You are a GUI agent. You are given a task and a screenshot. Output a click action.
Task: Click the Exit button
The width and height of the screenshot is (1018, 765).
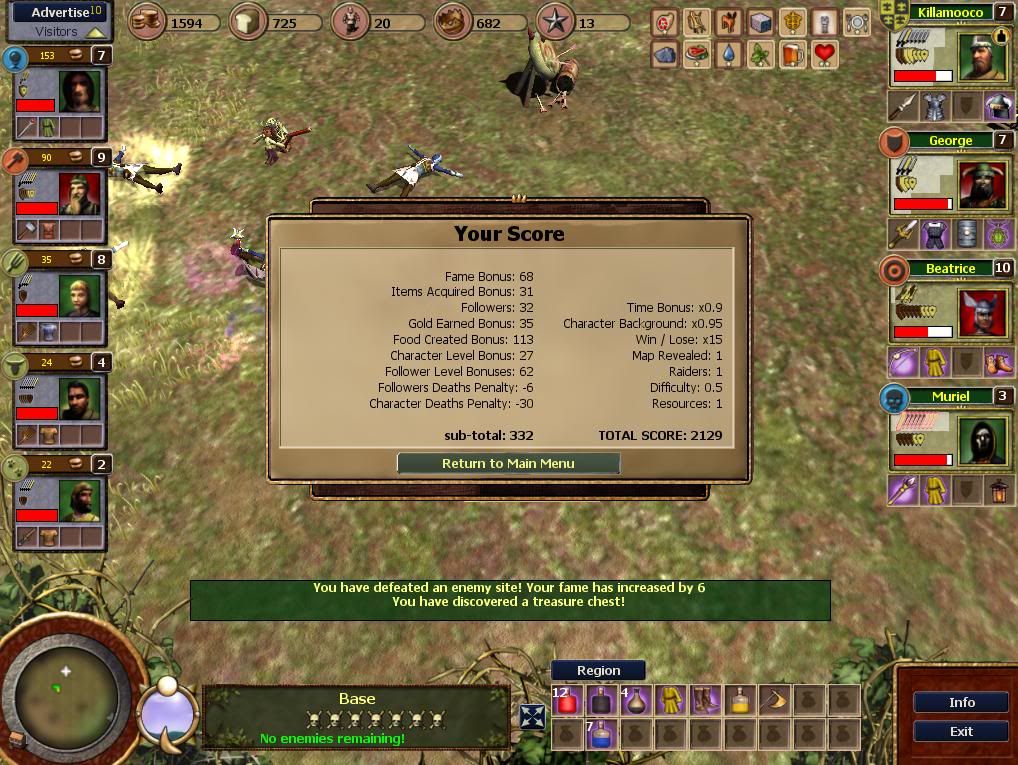click(x=961, y=731)
